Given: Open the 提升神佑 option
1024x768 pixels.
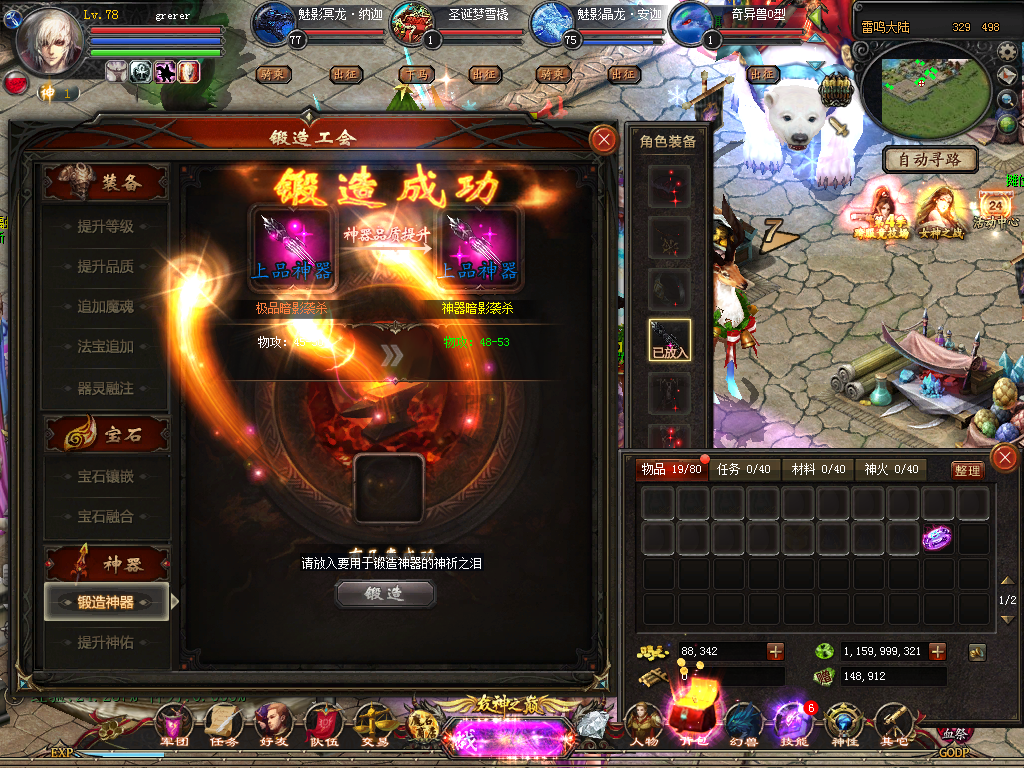Looking at the screenshot, I should tap(106, 642).
